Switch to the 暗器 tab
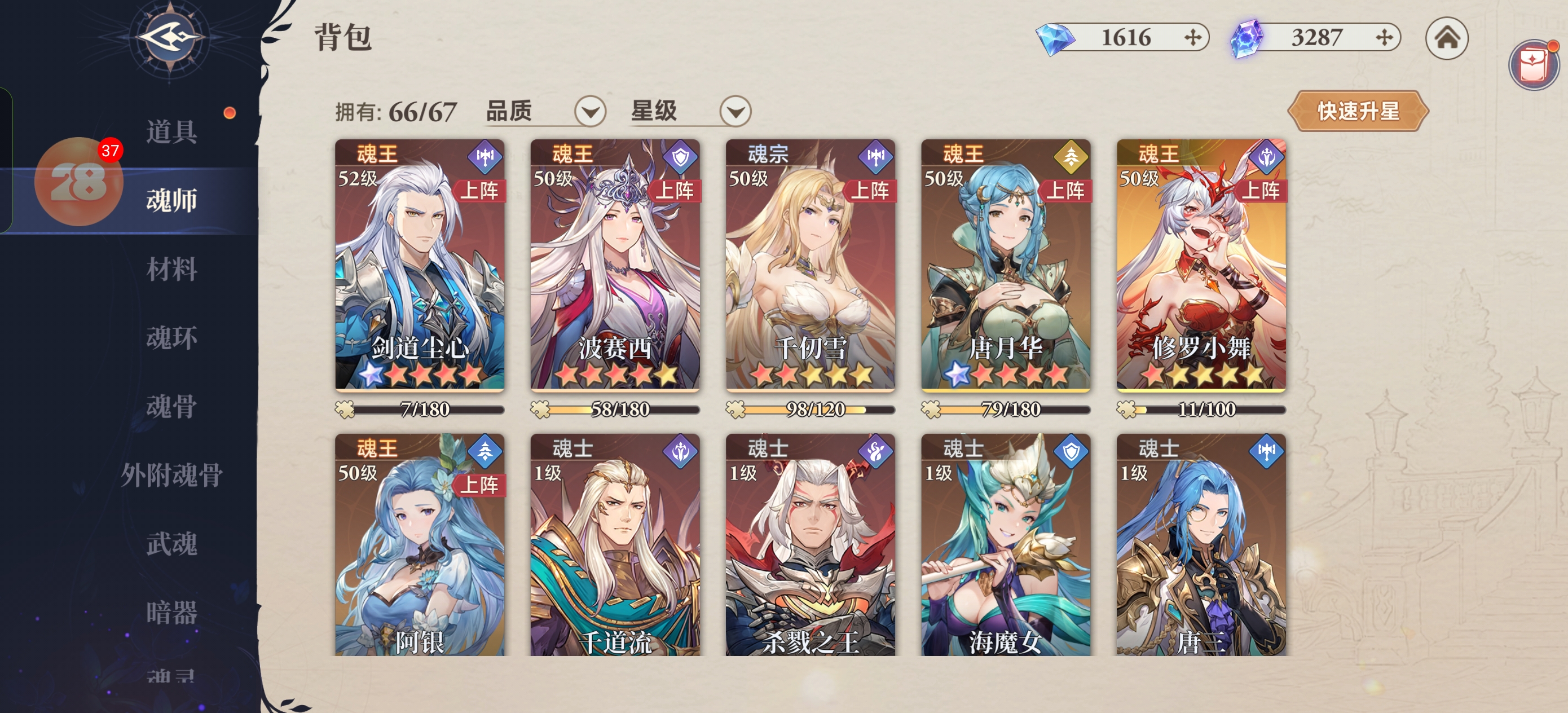 (171, 613)
